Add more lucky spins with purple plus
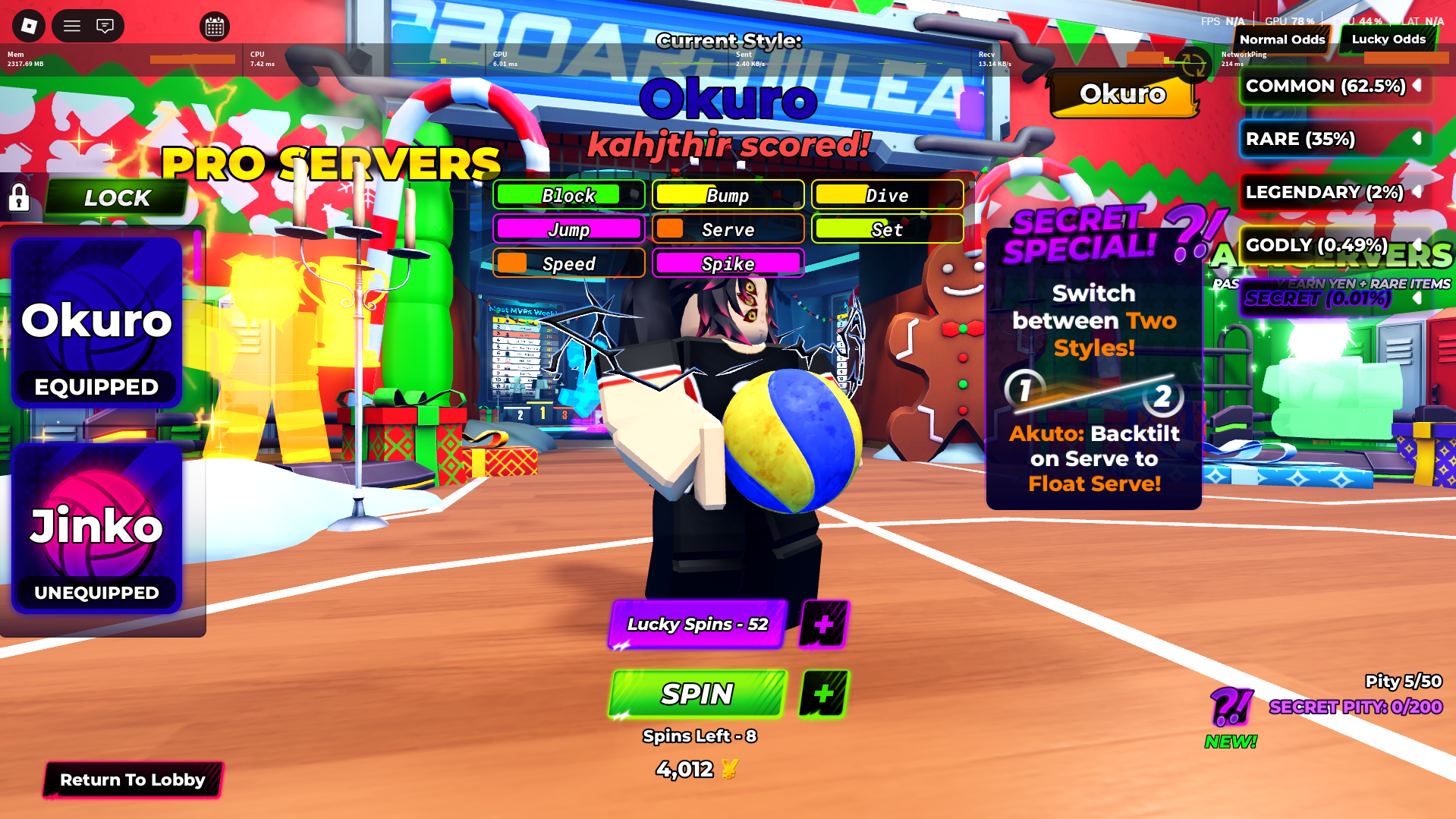The height and width of the screenshot is (819, 1456). [x=823, y=624]
